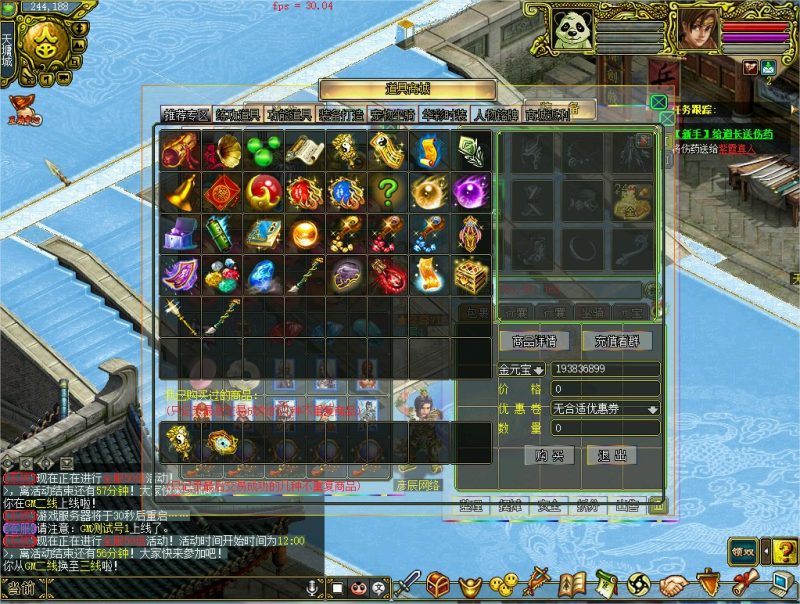Viewport: 800px width, 604px height.
Task: Choose the golden treasure chest shop item
Action: click(471, 274)
